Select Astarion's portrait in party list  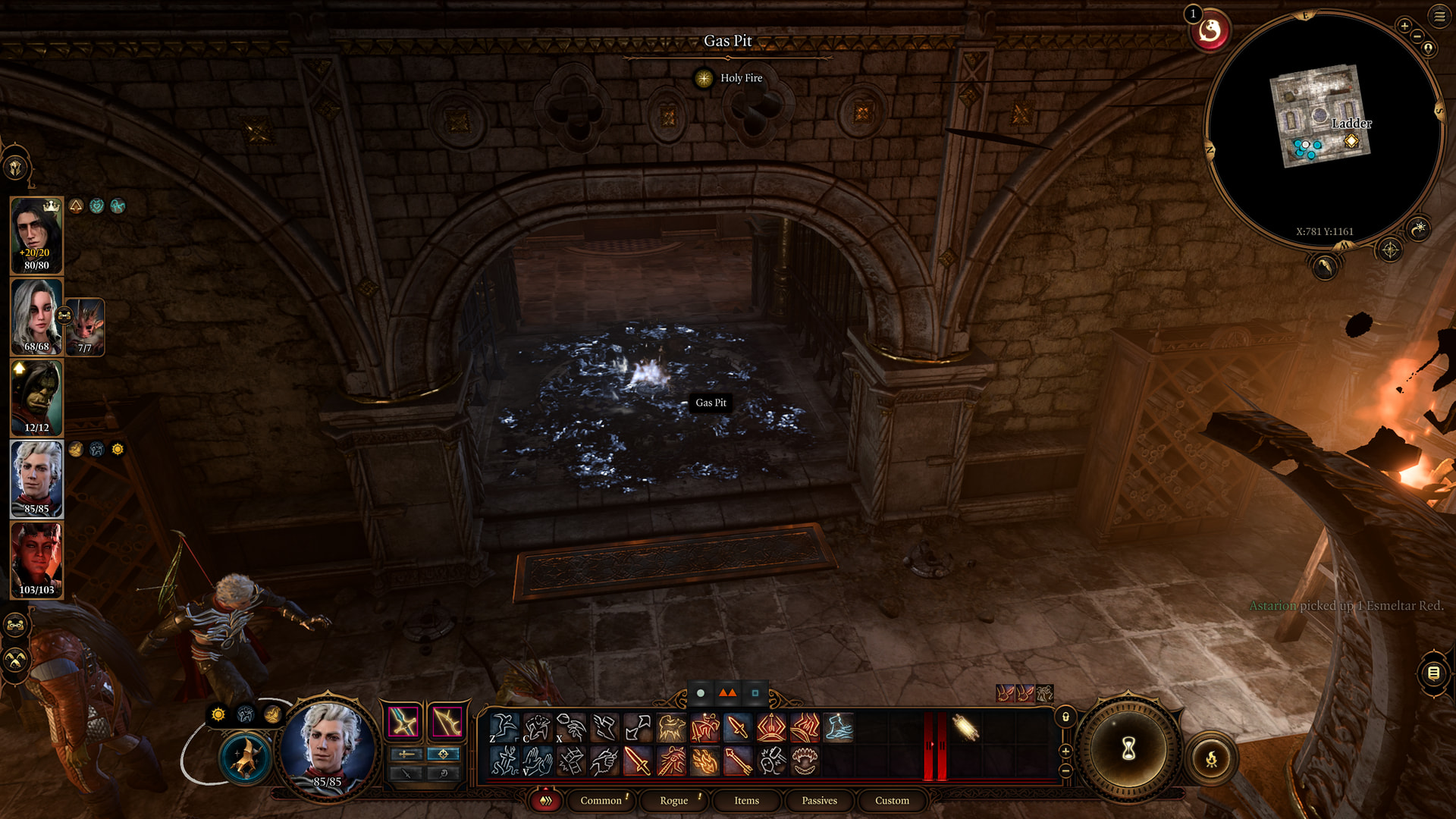click(x=36, y=479)
